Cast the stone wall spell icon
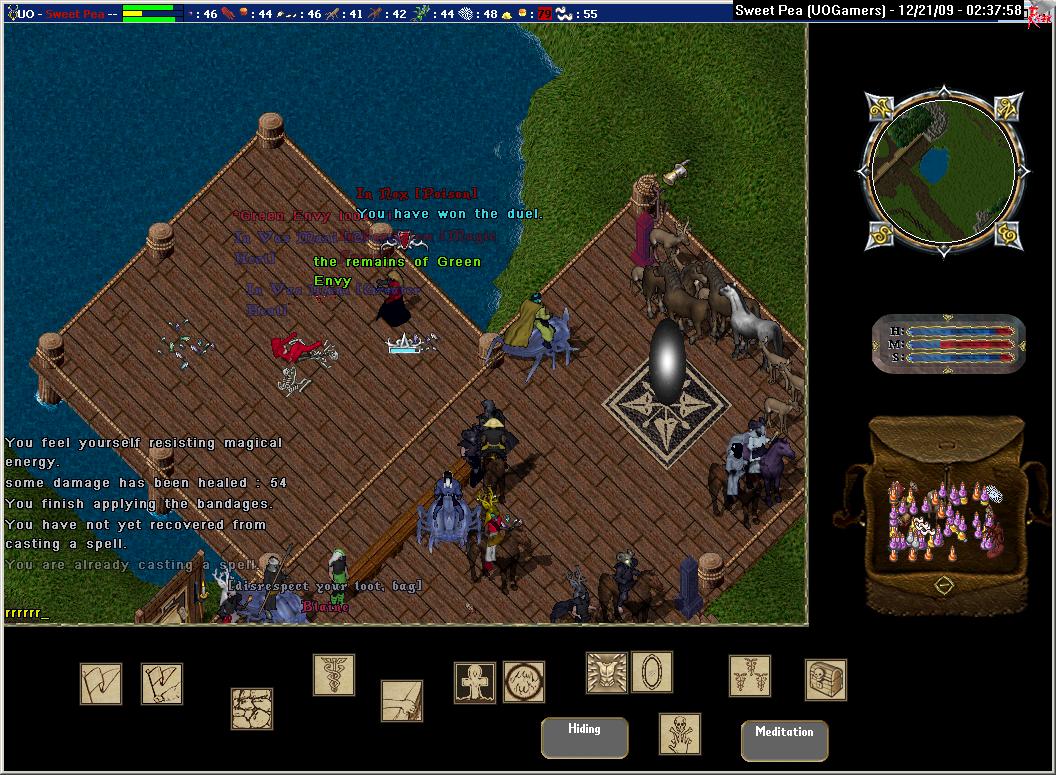 (x=252, y=708)
